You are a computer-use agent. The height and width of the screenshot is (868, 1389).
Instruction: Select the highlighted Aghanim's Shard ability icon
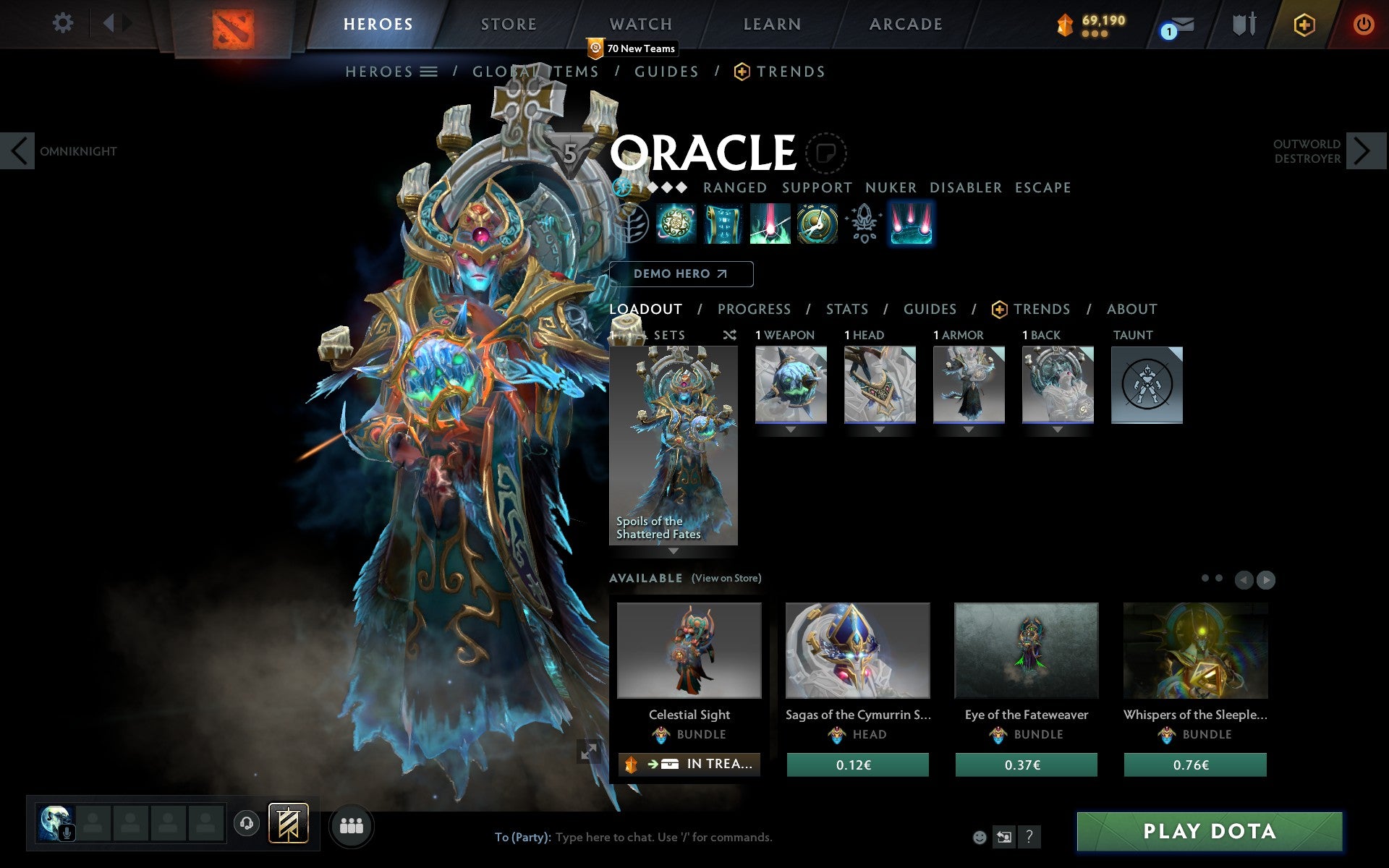pos(911,225)
